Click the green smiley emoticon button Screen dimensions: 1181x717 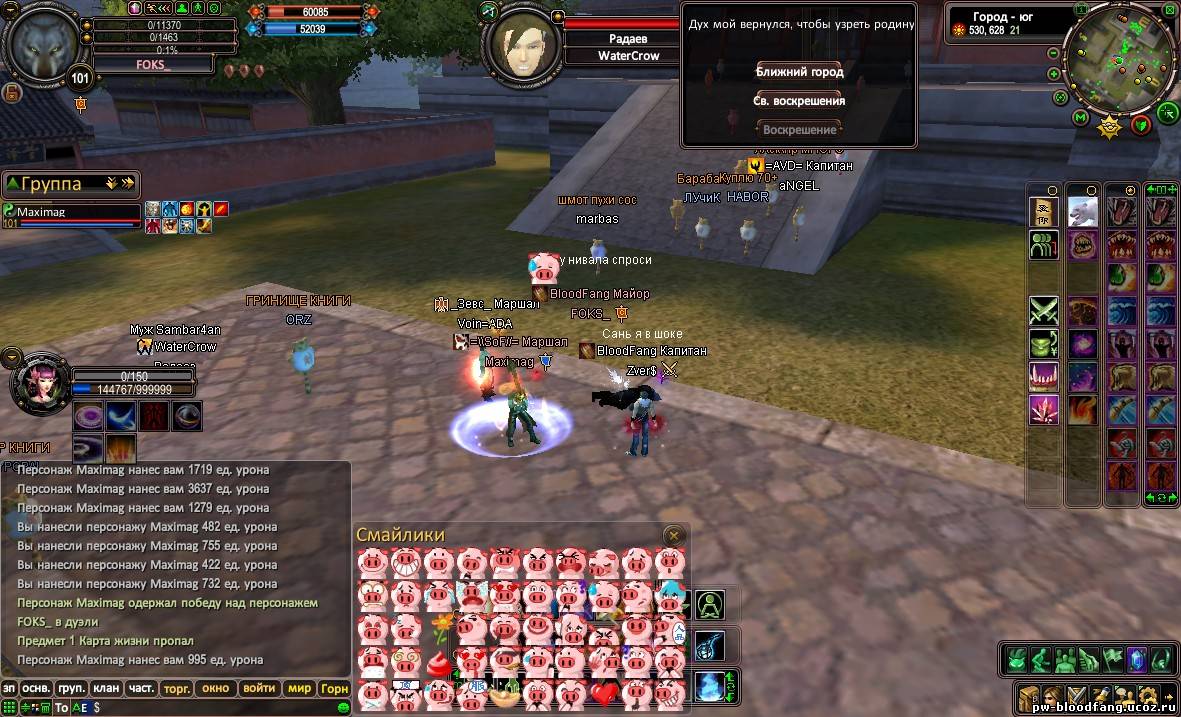pyautogui.click(x=344, y=707)
